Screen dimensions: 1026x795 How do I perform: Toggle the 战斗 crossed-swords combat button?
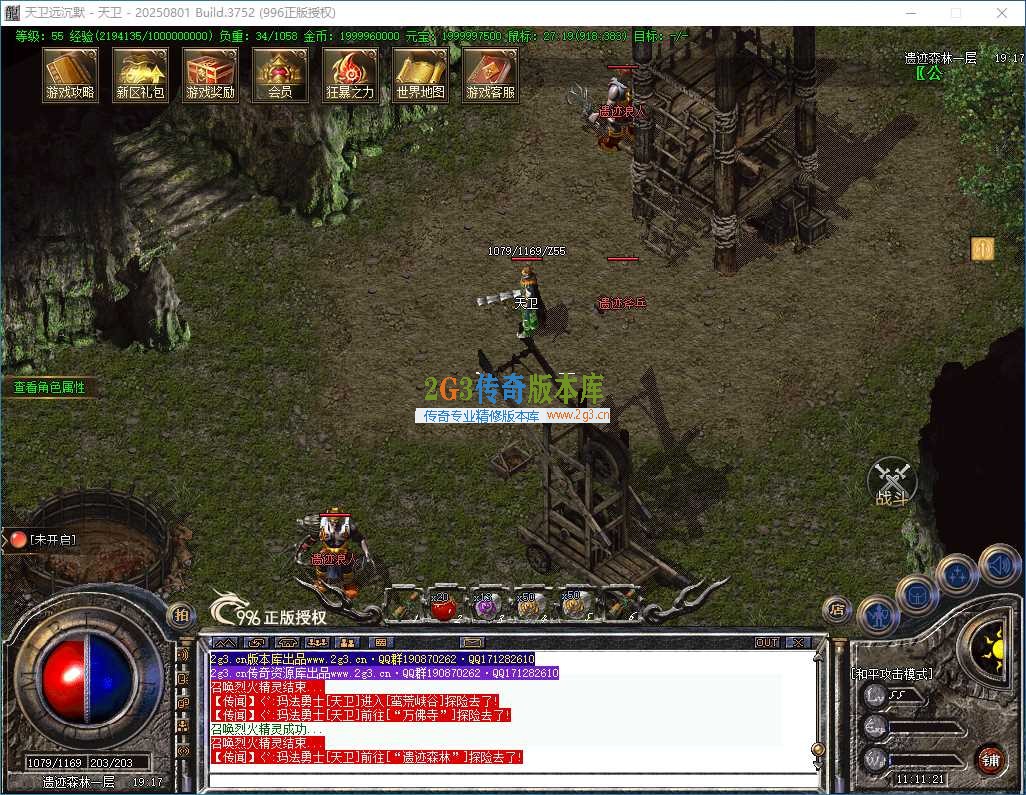(891, 482)
